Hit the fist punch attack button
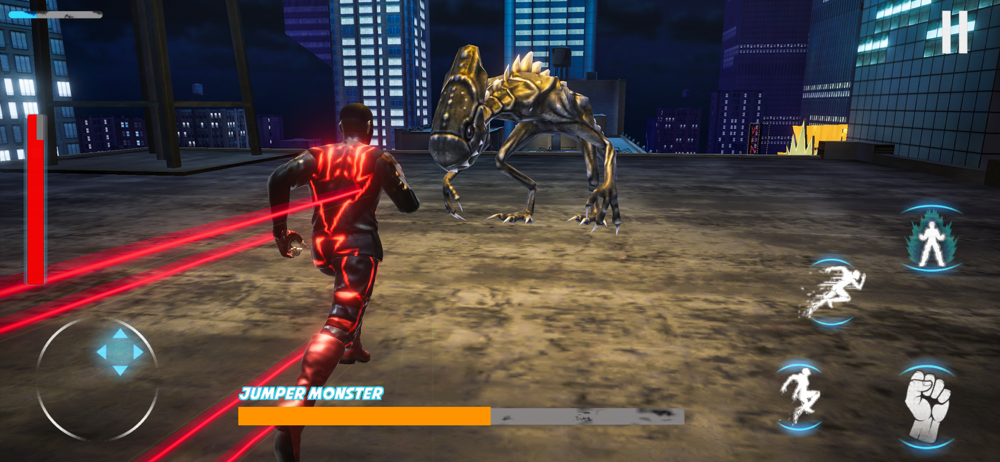The height and width of the screenshot is (462, 1000). 926,405
